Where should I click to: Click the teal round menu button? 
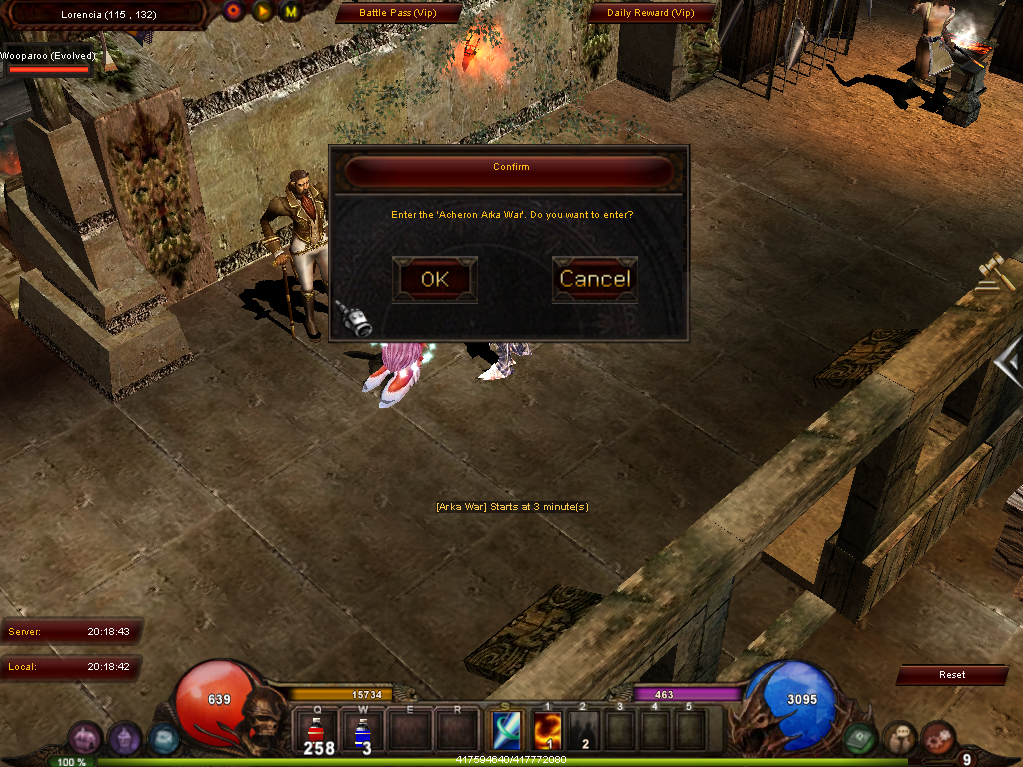163,739
